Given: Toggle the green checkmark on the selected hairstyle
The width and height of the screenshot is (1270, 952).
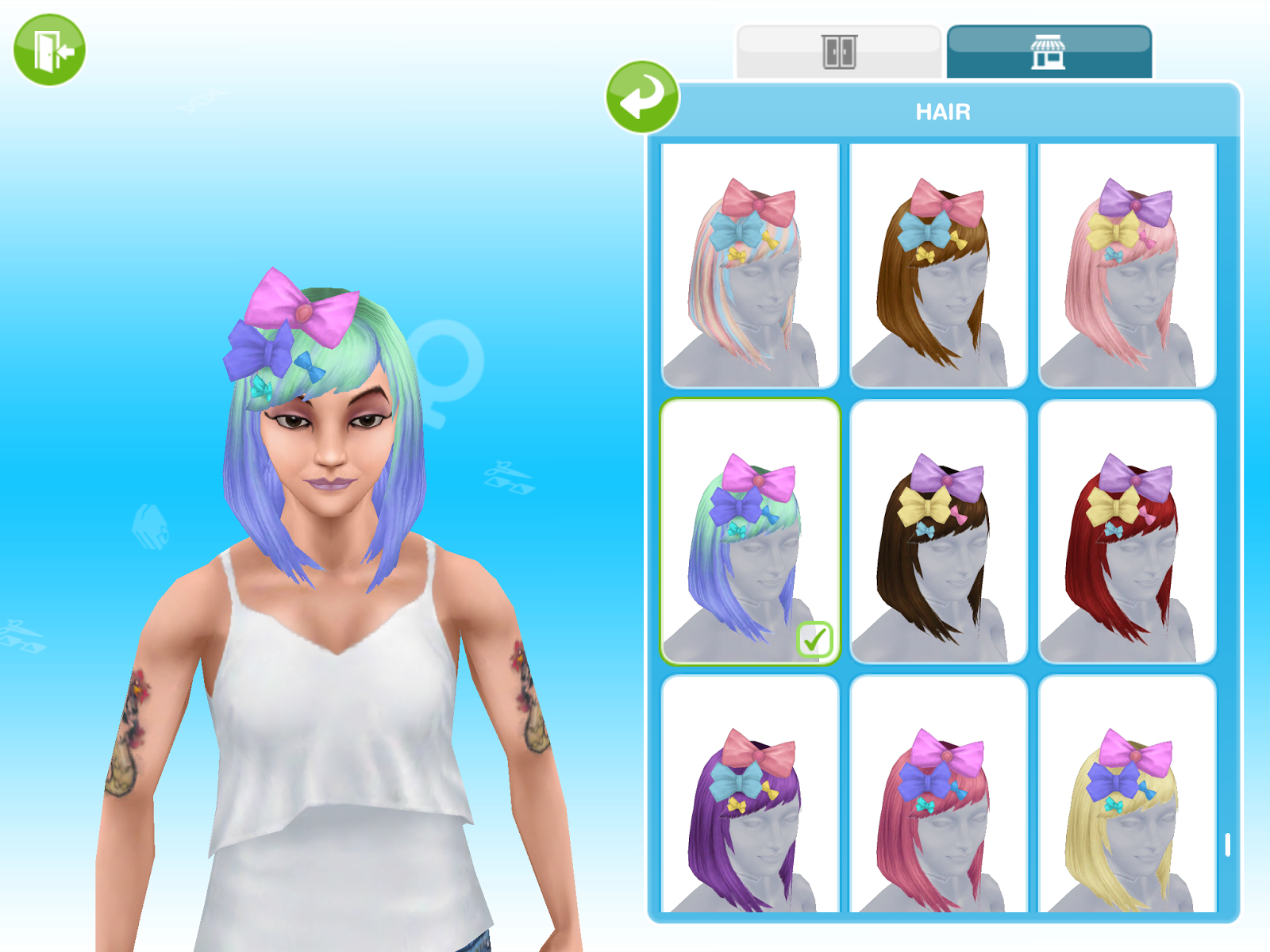Looking at the screenshot, I should (x=814, y=640).
